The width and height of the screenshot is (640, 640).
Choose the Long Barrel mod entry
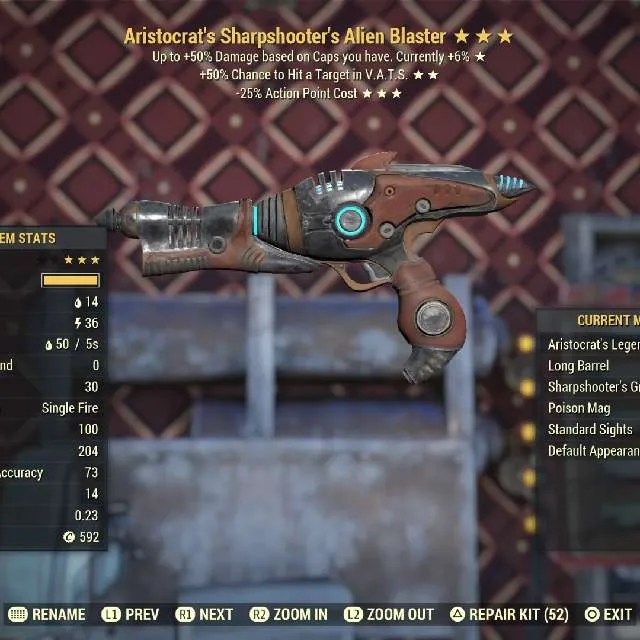580,366
